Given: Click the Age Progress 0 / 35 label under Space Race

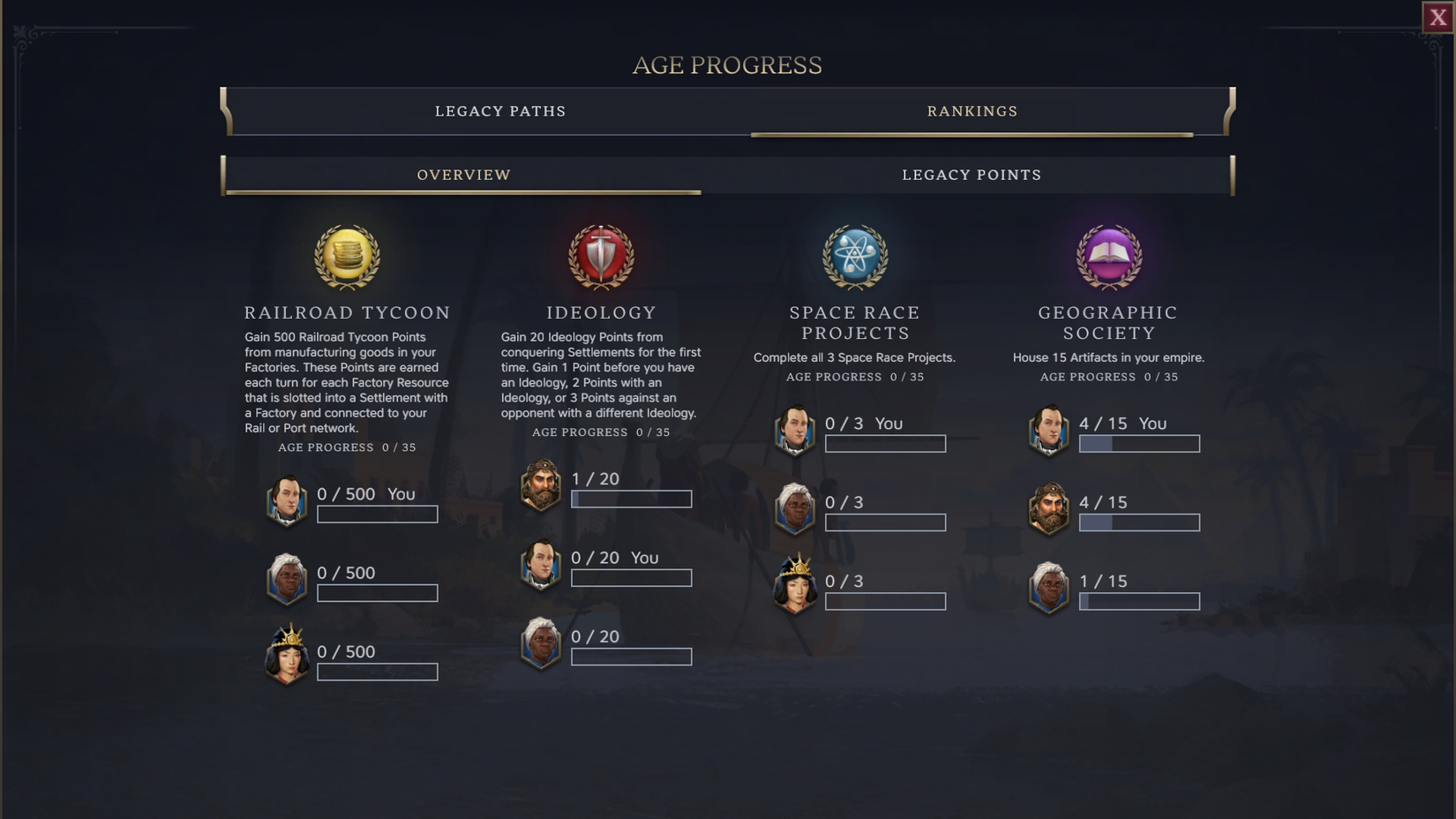Looking at the screenshot, I should point(854,376).
